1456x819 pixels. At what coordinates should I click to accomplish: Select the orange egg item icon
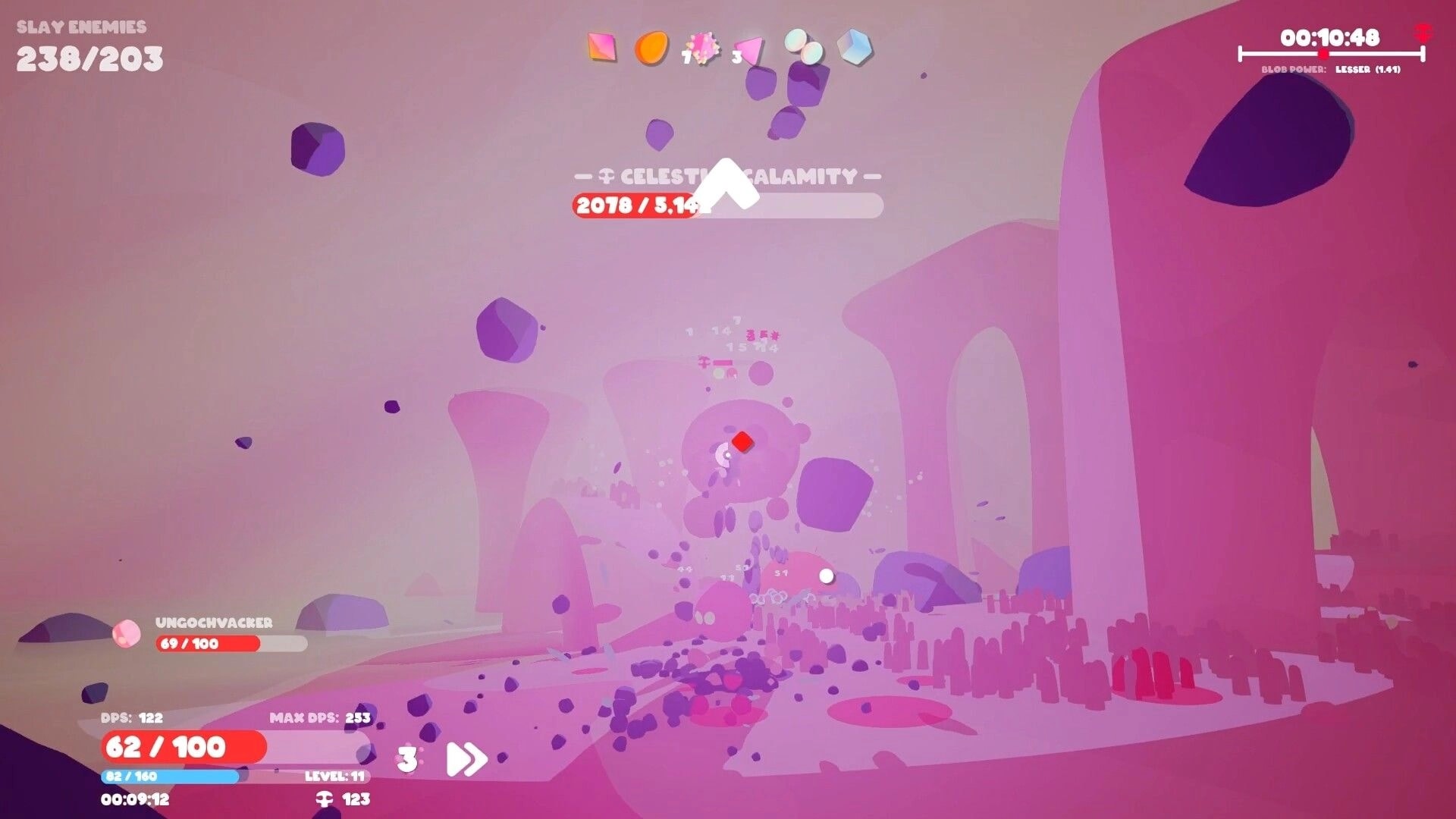(x=654, y=47)
